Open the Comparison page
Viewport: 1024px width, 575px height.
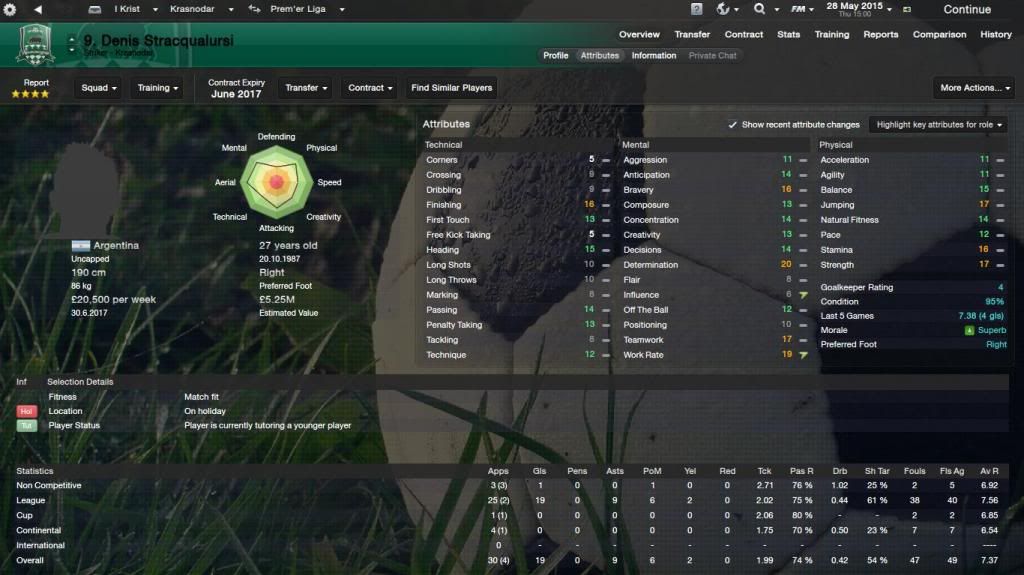[938, 34]
